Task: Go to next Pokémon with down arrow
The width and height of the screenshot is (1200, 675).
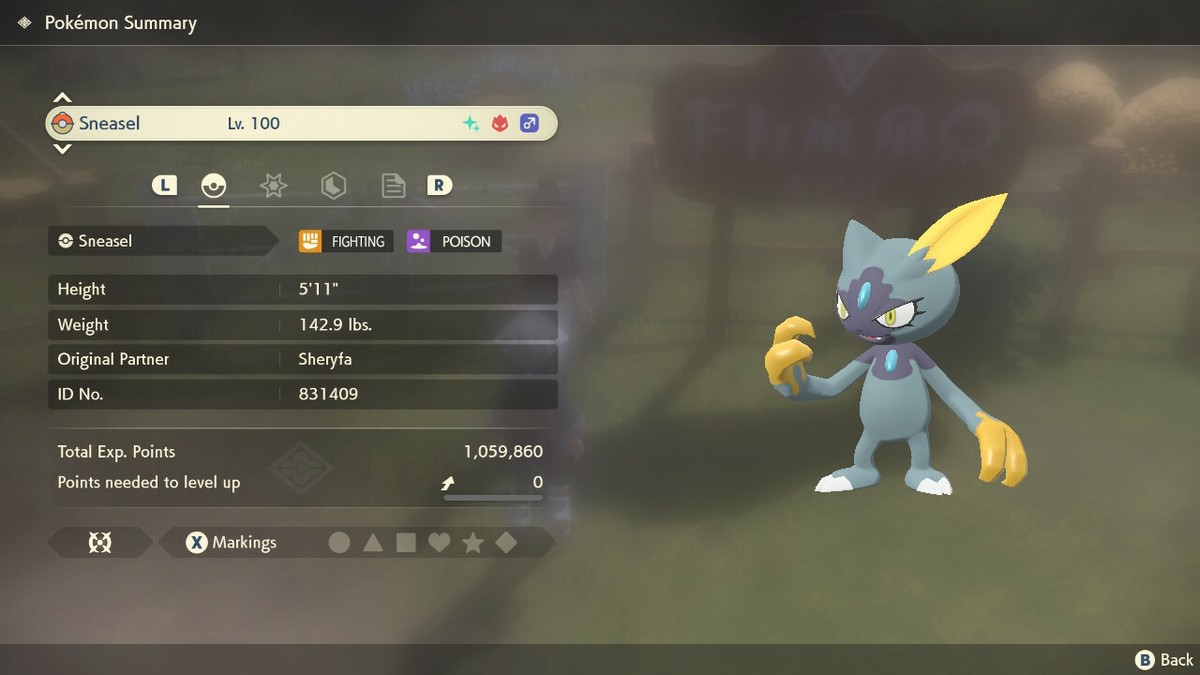Action: pos(62,149)
